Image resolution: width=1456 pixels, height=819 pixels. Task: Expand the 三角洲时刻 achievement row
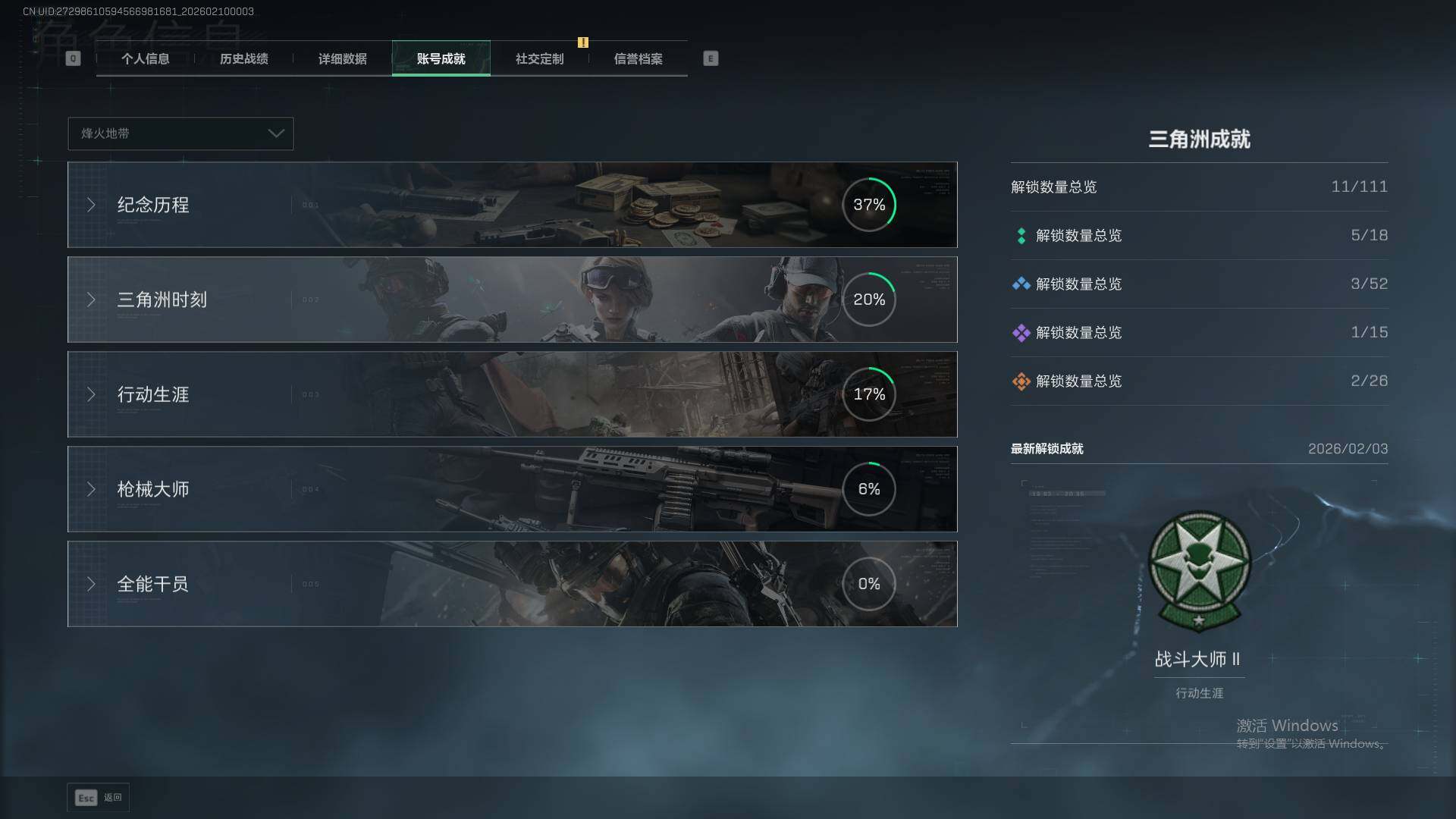pyautogui.click(x=512, y=300)
